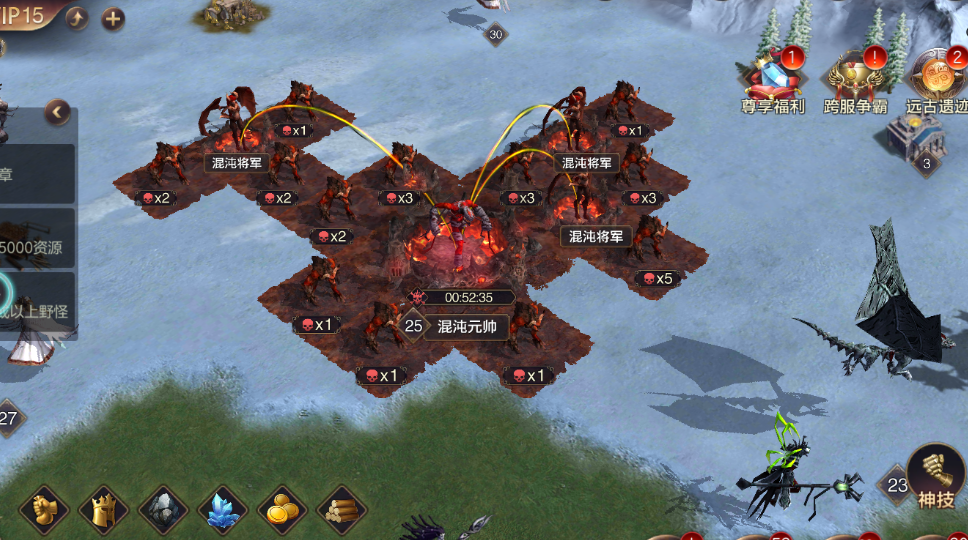The width and height of the screenshot is (968, 540).
Task: Choose the golden crowned helmet filter
Action: (x=104, y=510)
